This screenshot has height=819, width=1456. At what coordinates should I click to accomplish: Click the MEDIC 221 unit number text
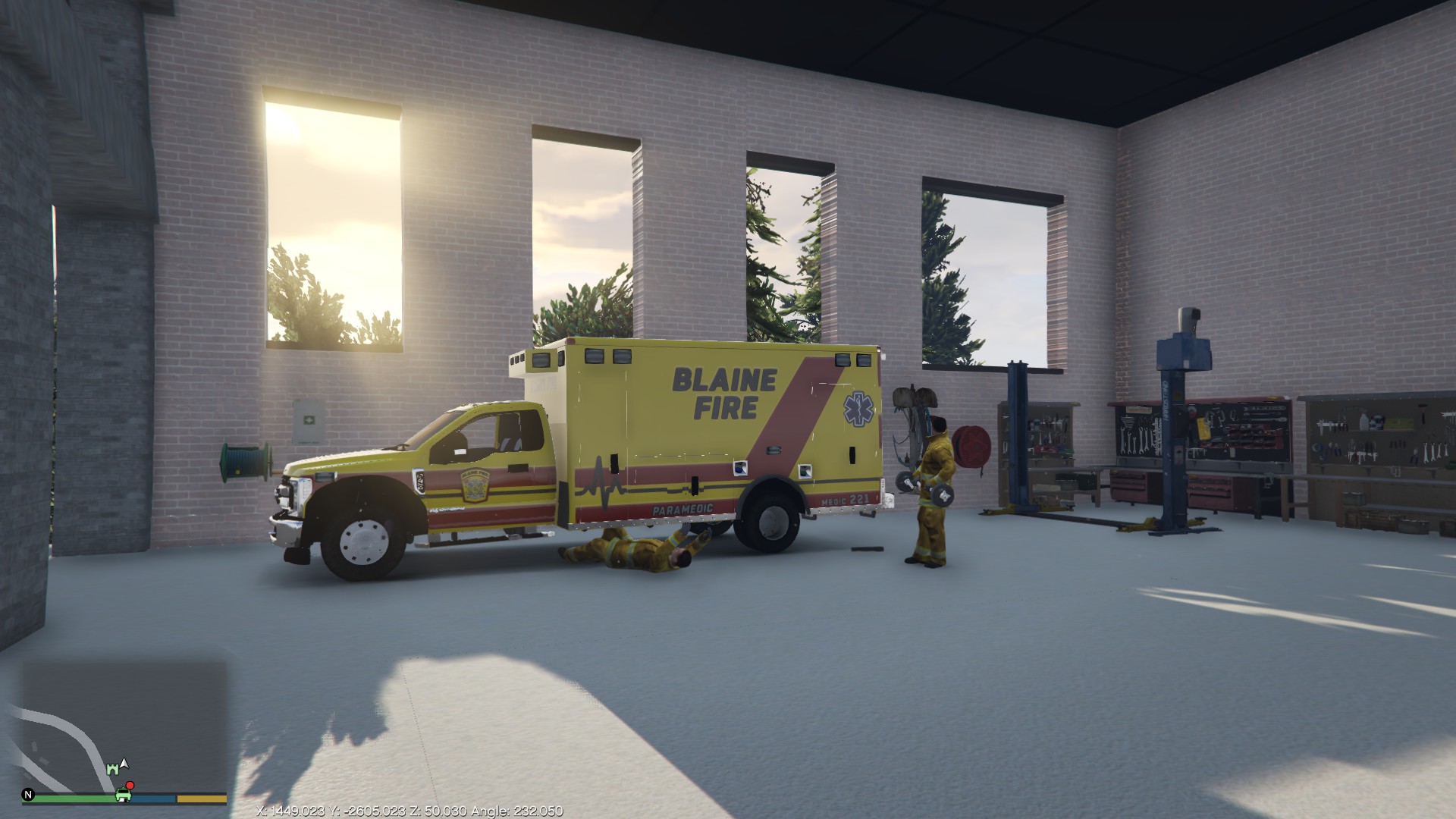point(844,500)
